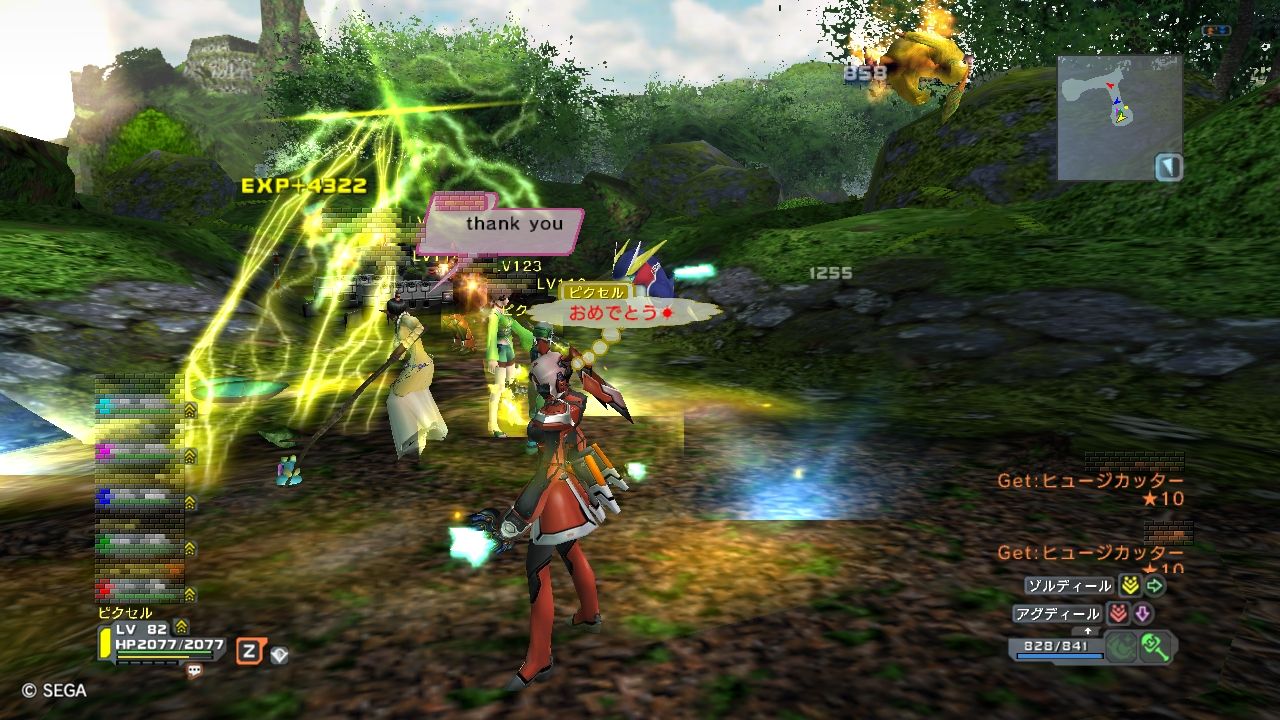This screenshot has height=720, width=1280.
Task: Select the ゾルディール technique label
Action: [x=1069, y=586]
